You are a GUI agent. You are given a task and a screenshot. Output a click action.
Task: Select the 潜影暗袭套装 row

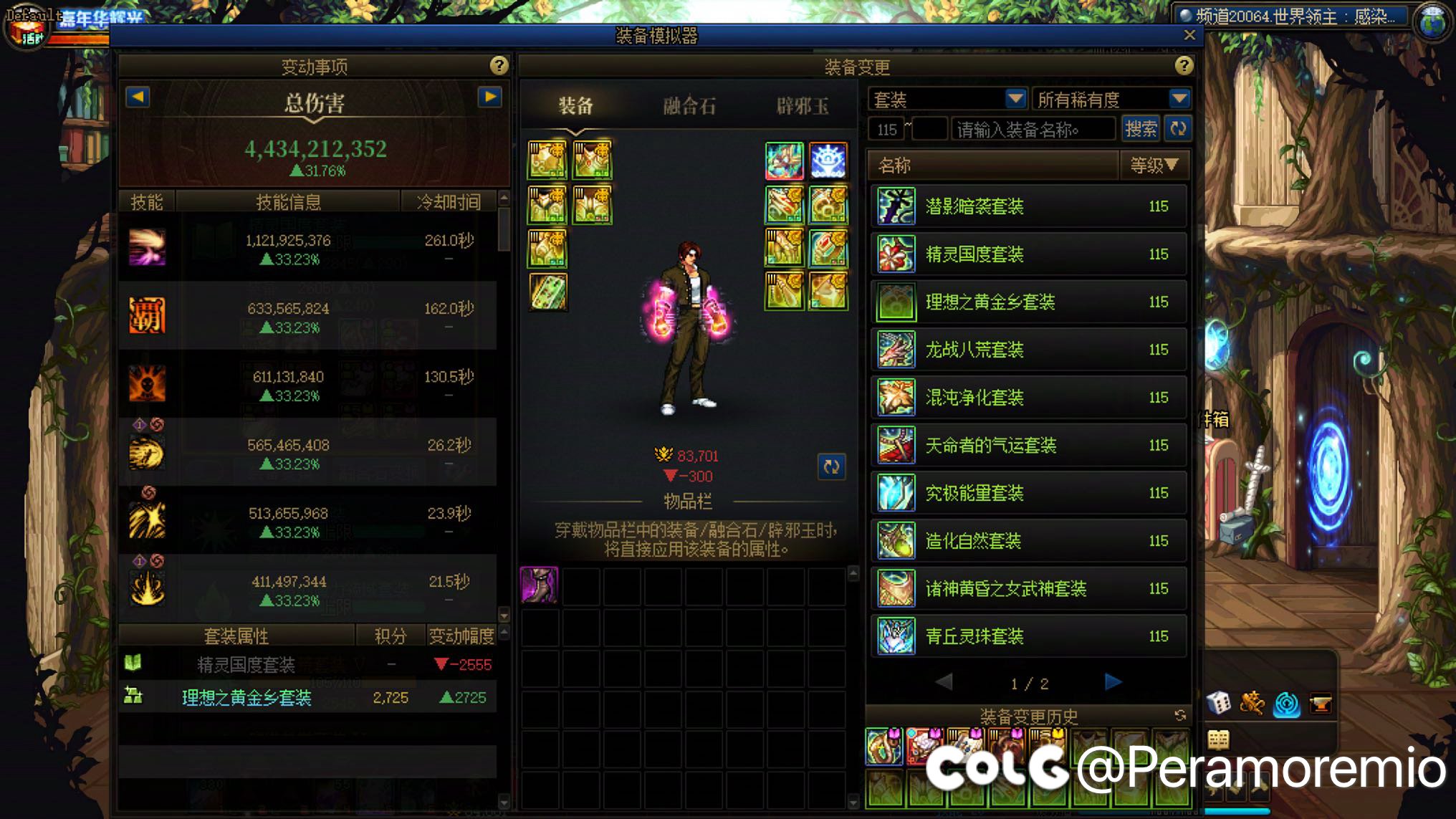tap(1029, 206)
